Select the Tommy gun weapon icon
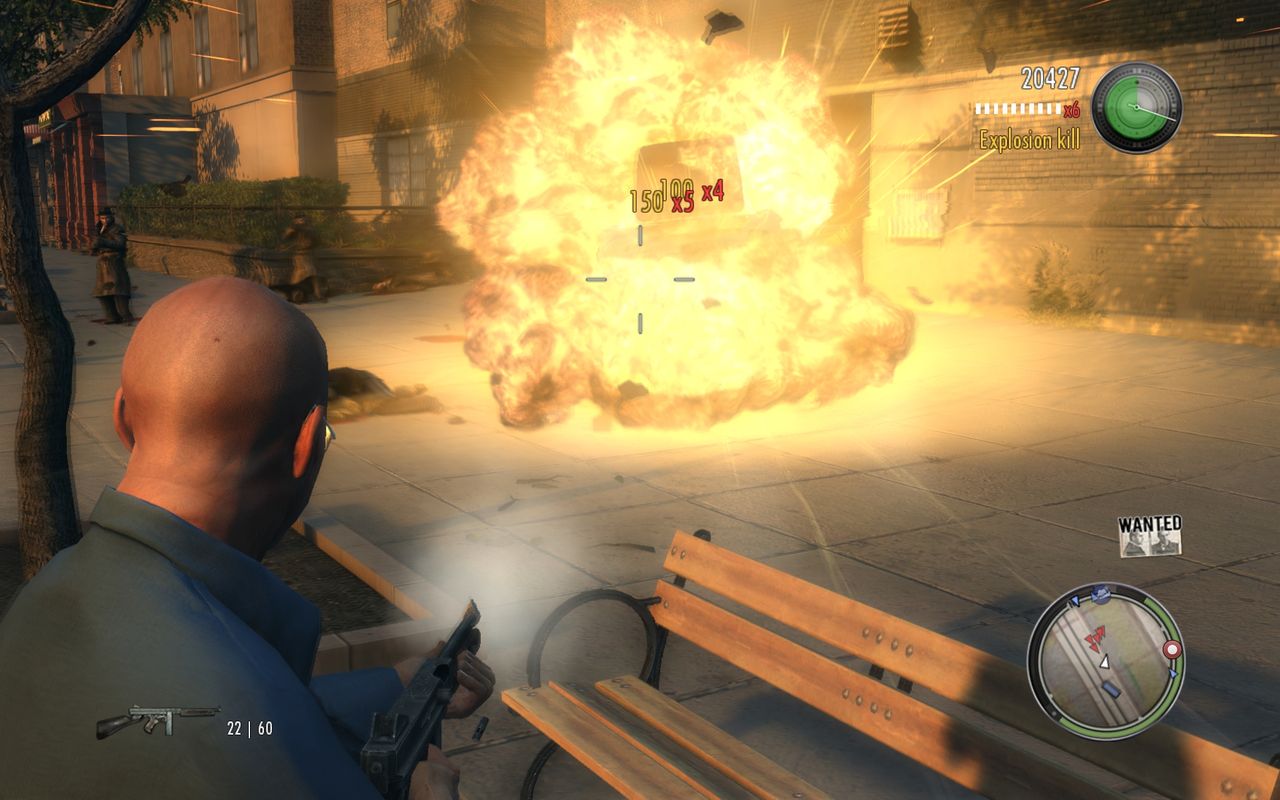The width and height of the screenshot is (1280, 800). (x=157, y=720)
